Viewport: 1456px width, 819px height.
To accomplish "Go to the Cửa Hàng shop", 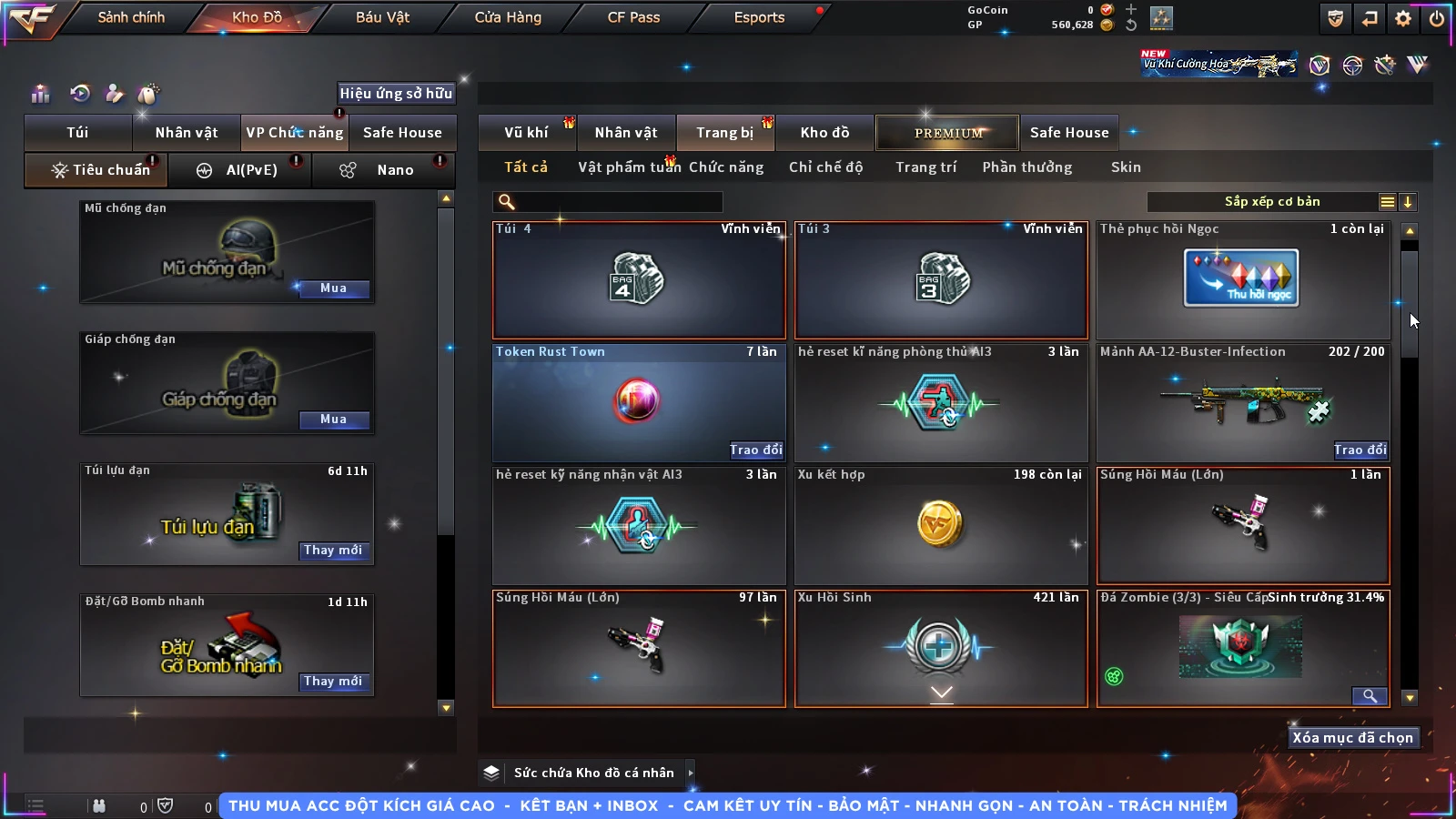I will click(x=508, y=17).
